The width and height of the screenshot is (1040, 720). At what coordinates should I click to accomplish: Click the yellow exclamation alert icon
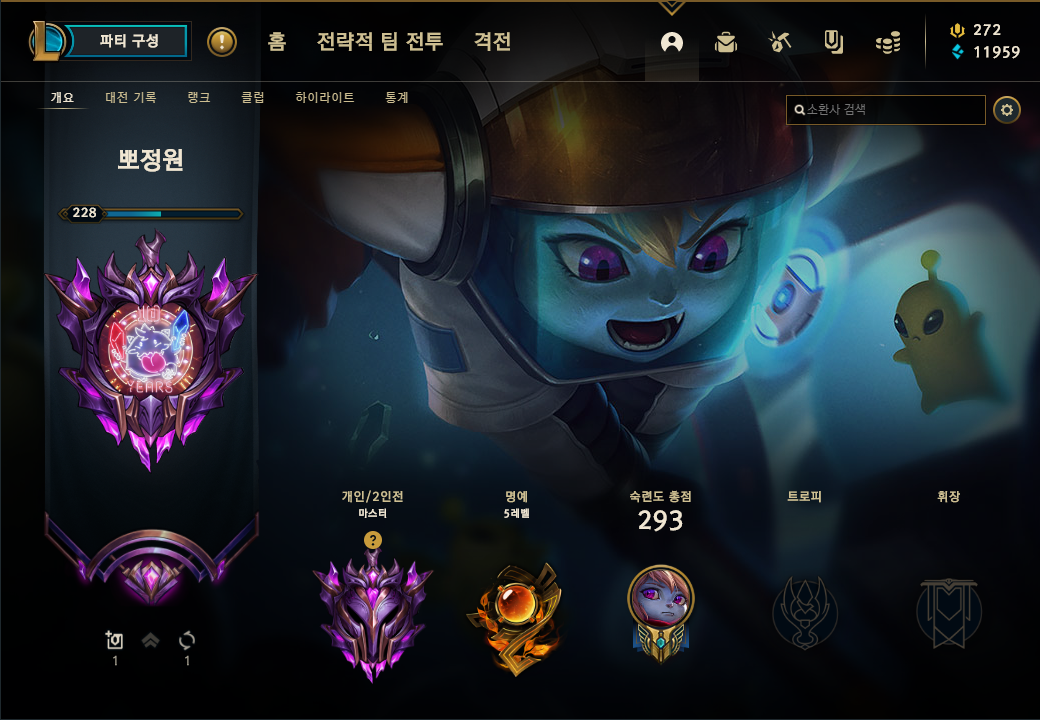(x=222, y=42)
